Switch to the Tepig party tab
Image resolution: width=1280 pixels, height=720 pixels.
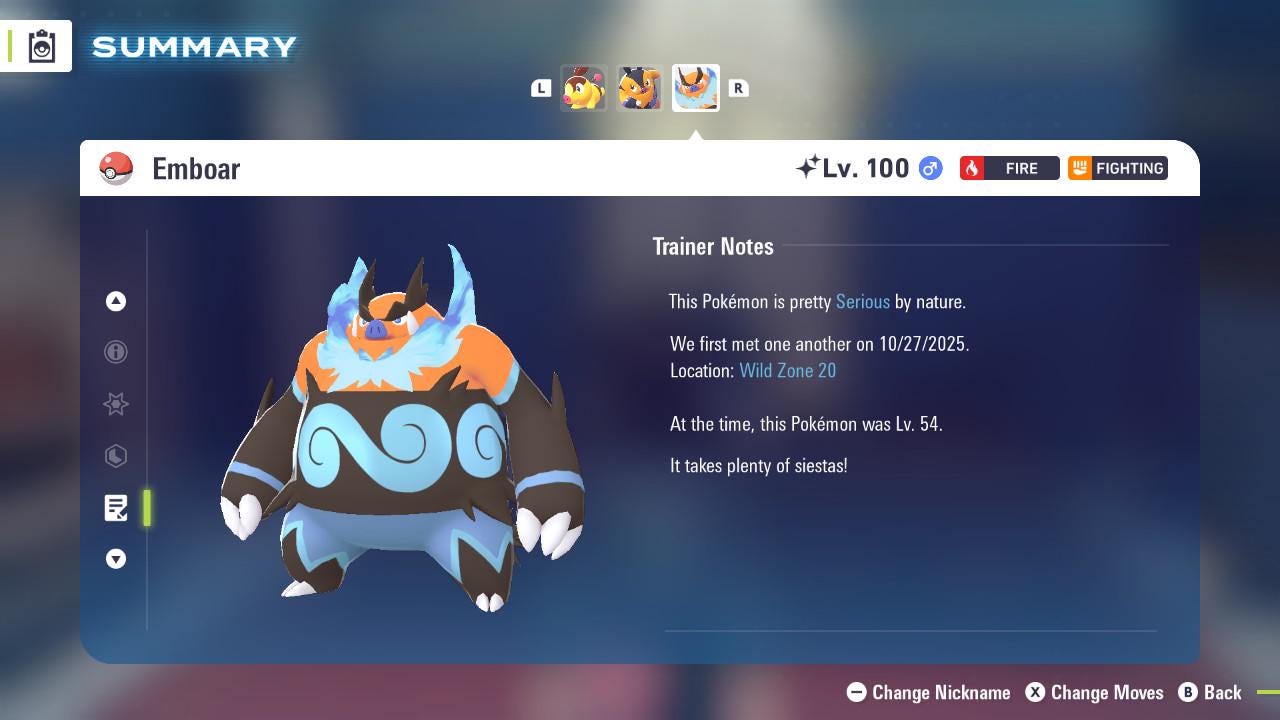click(585, 88)
